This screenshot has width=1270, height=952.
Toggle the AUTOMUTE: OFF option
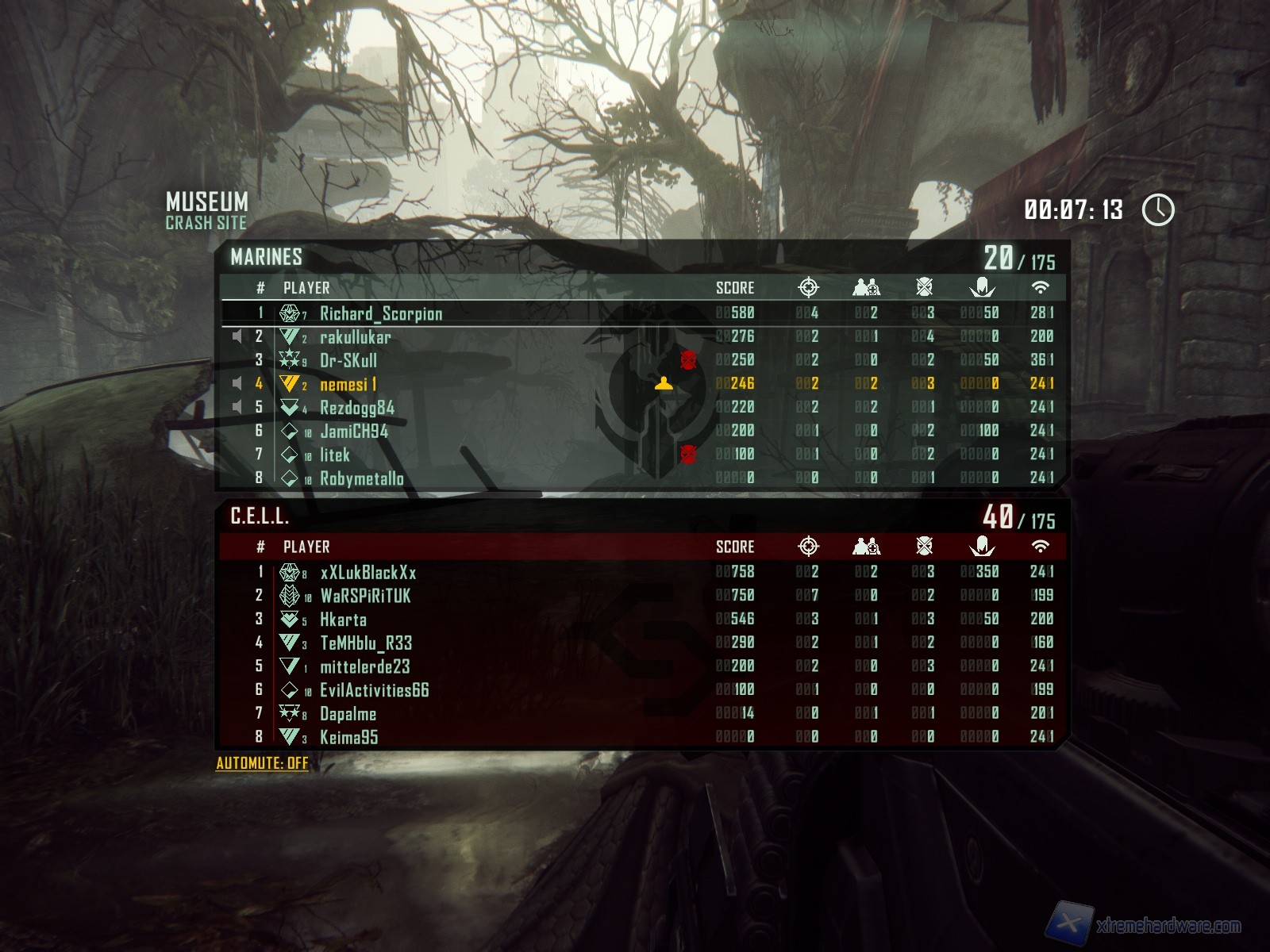tap(262, 763)
